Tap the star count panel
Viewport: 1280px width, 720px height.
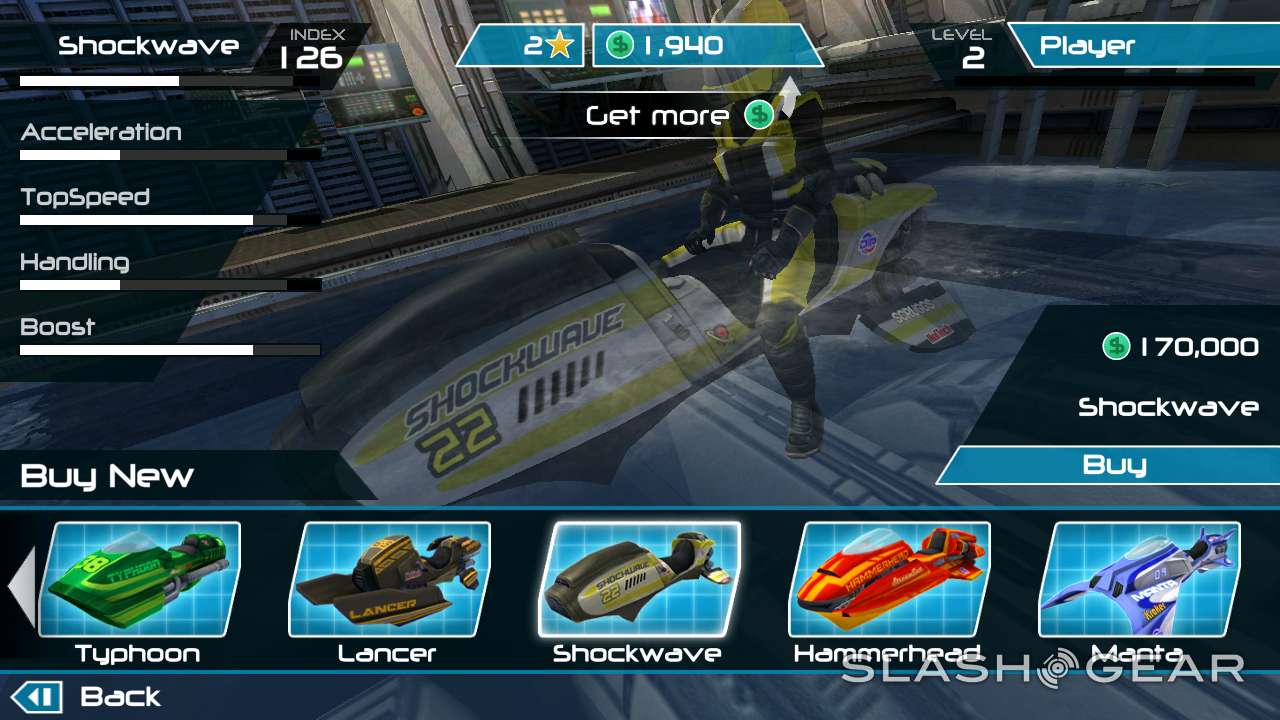point(522,46)
